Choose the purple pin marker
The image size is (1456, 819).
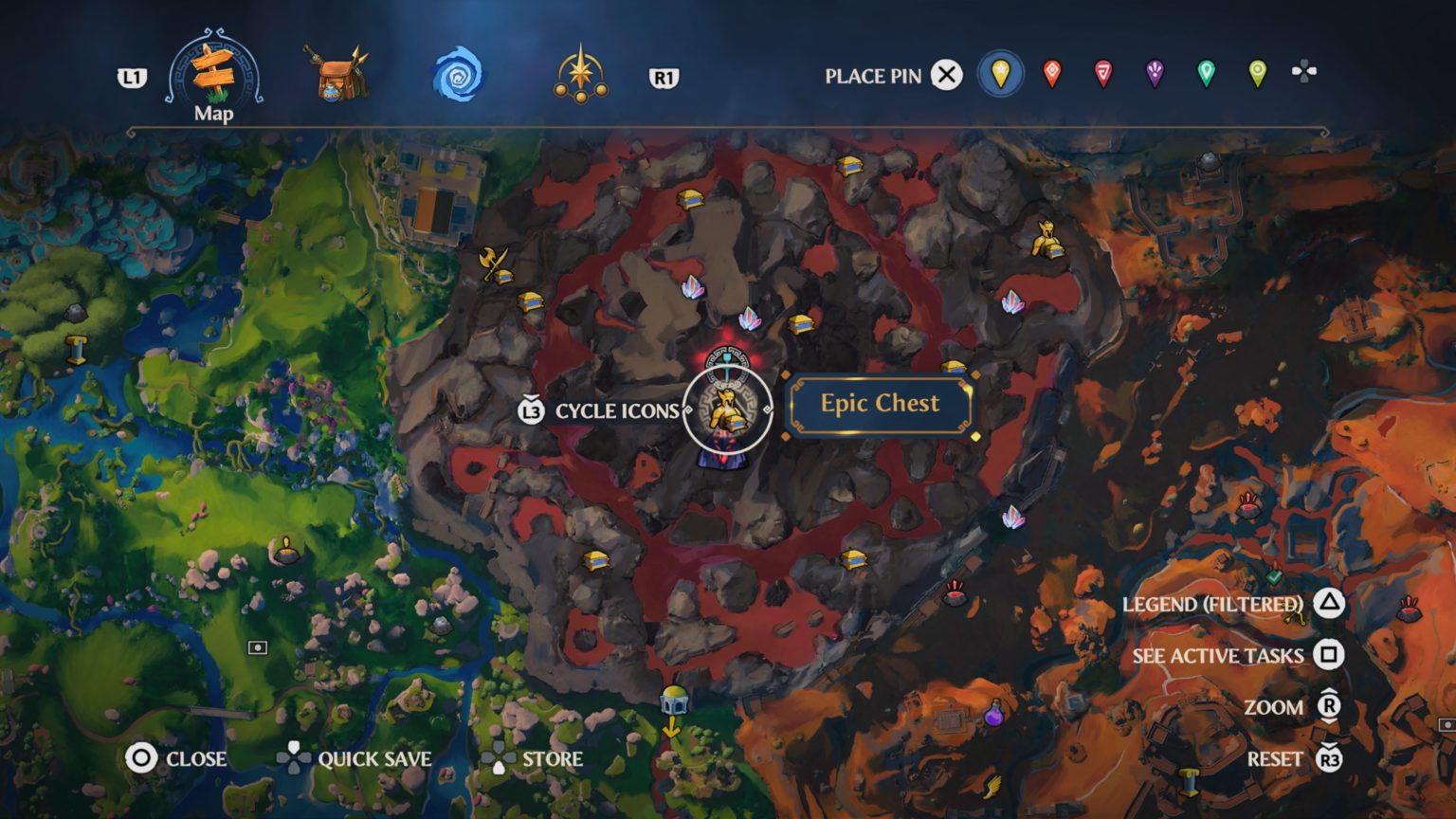point(1154,72)
